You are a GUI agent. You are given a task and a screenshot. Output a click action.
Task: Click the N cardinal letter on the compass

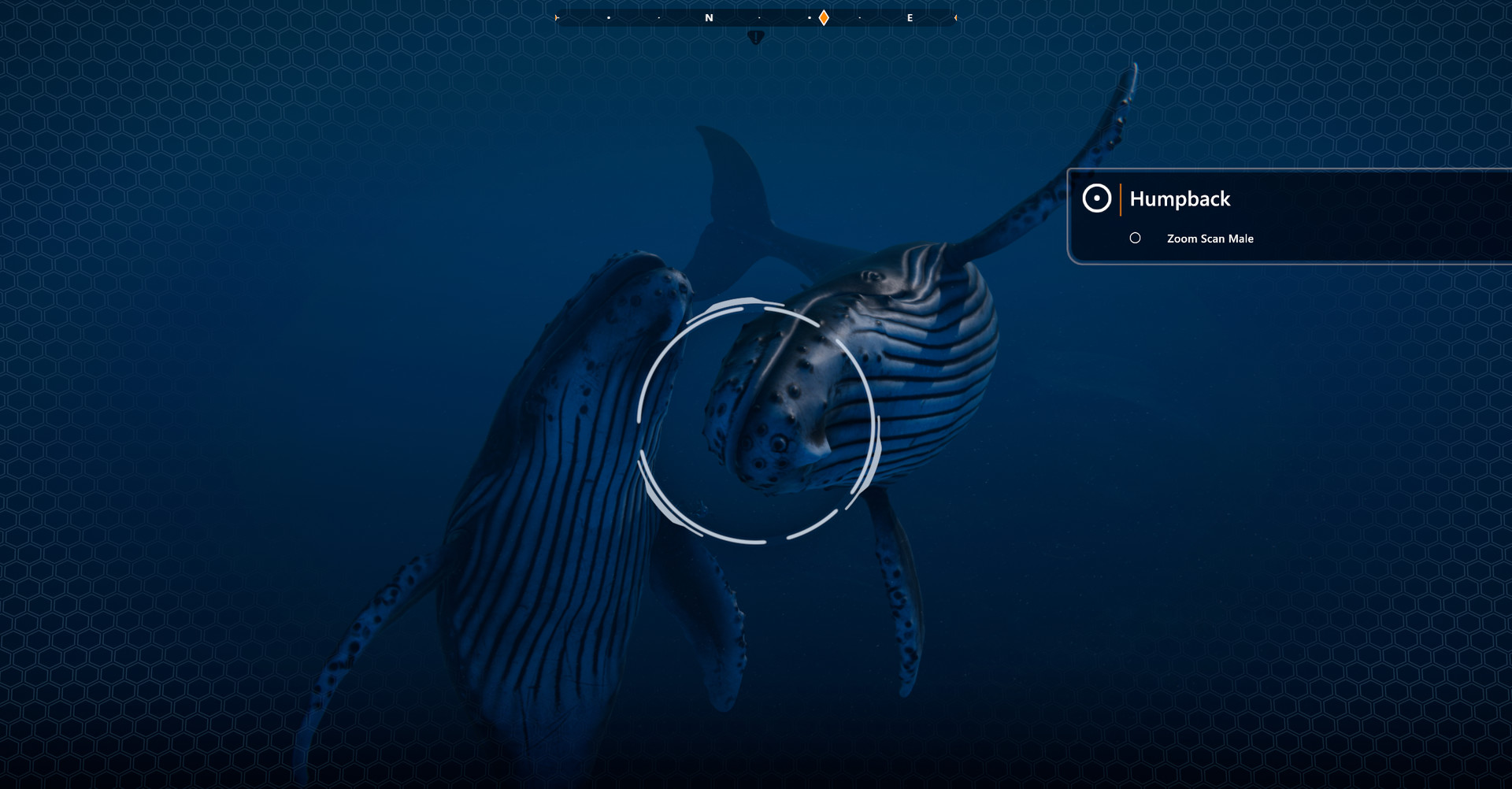[x=710, y=17]
